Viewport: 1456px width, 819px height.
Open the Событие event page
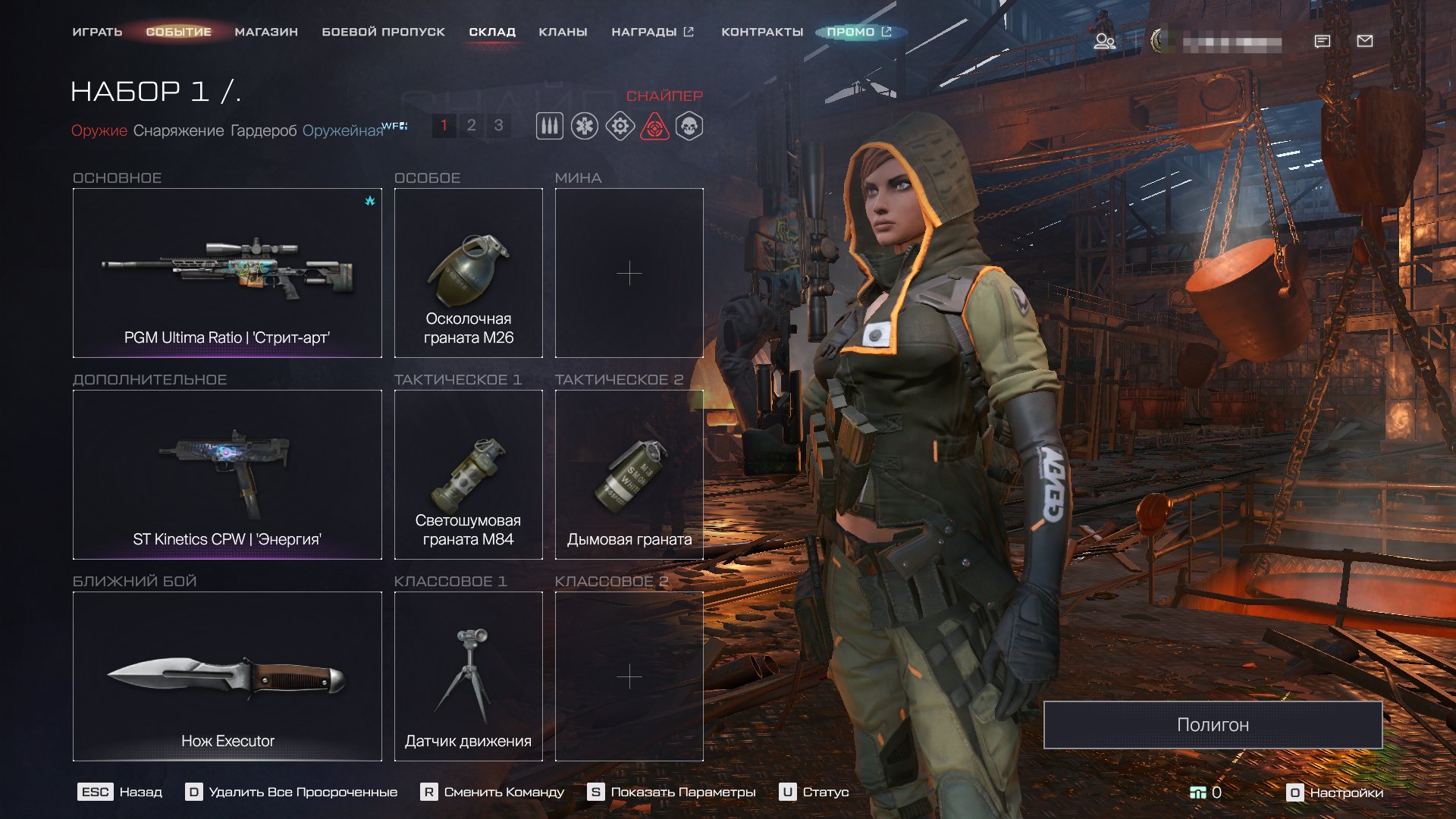click(179, 32)
